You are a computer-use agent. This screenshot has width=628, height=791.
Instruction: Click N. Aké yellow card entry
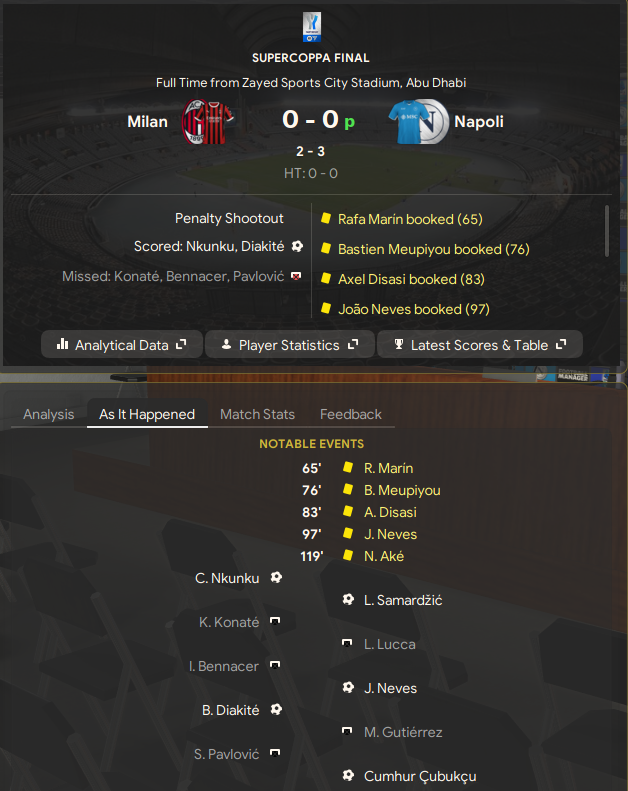(x=384, y=556)
